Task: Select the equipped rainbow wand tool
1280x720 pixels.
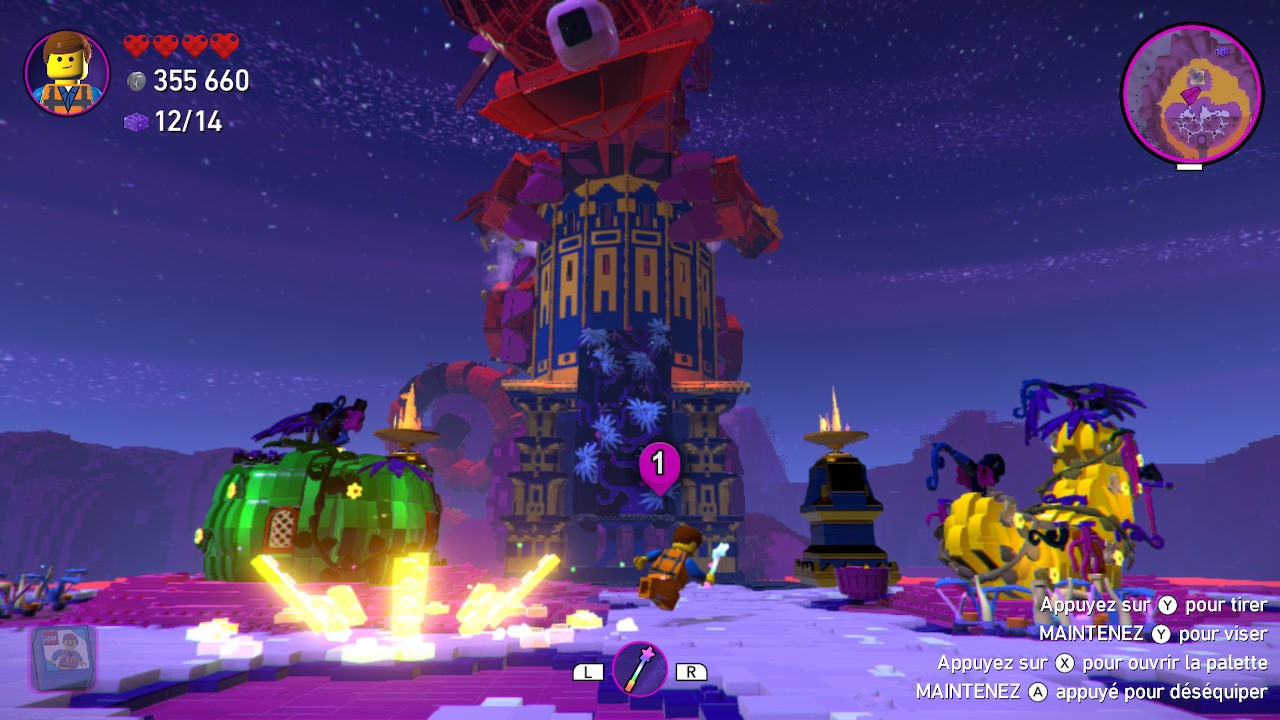Action: (x=640, y=669)
